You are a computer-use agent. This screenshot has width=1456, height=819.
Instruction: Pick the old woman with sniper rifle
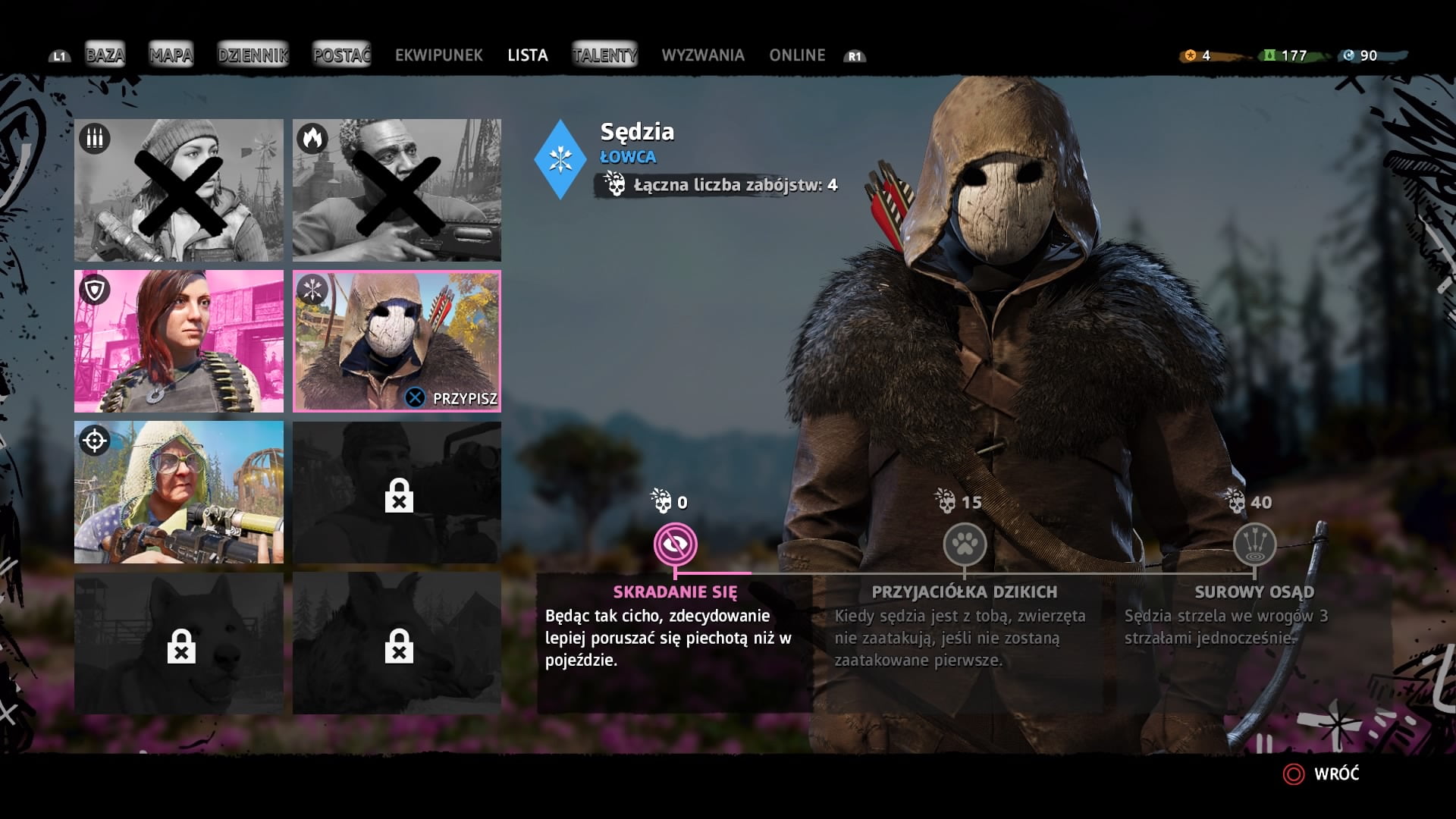(179, 492)
